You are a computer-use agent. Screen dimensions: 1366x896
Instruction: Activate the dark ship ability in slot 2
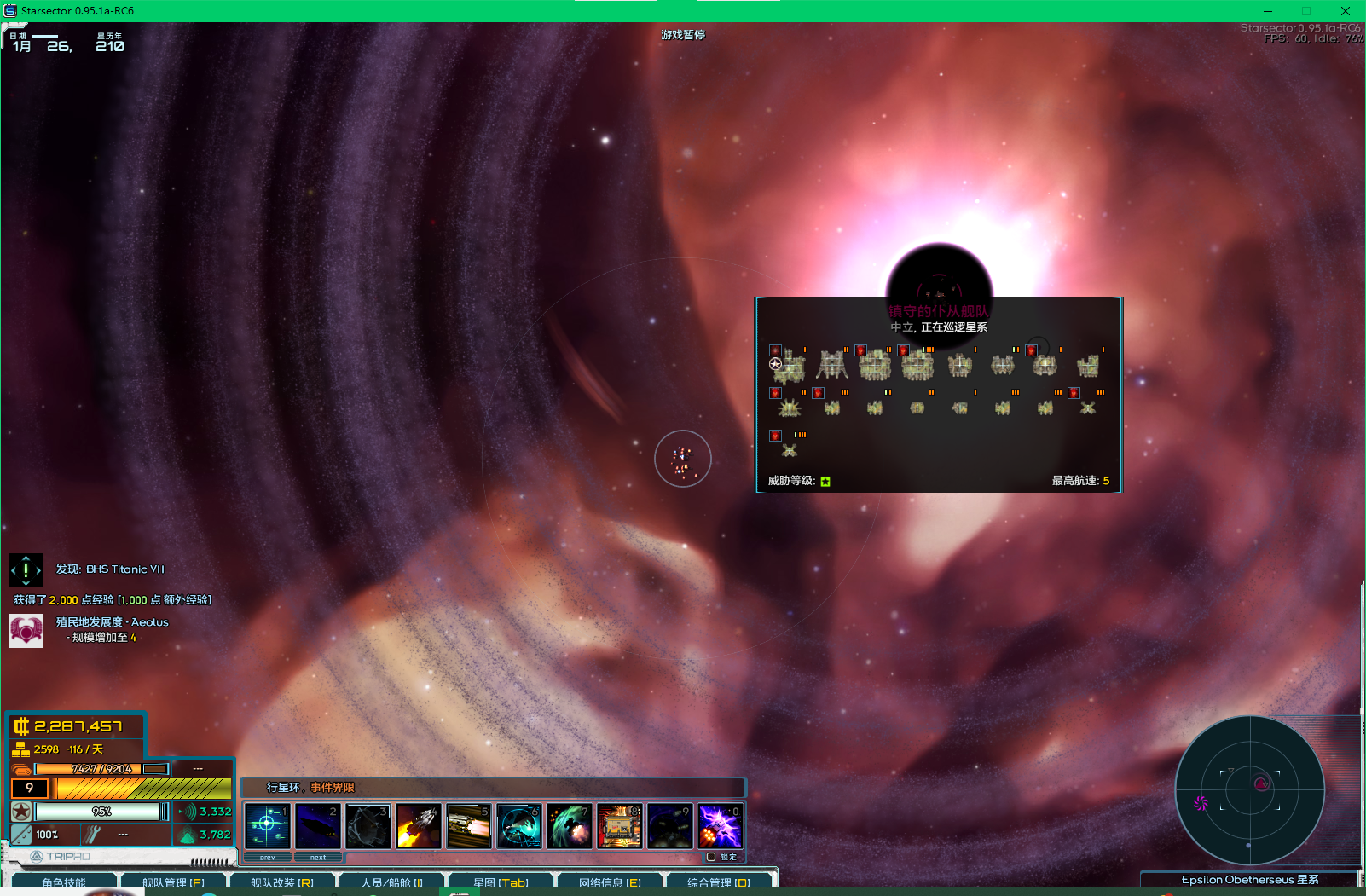click(317, 825)
